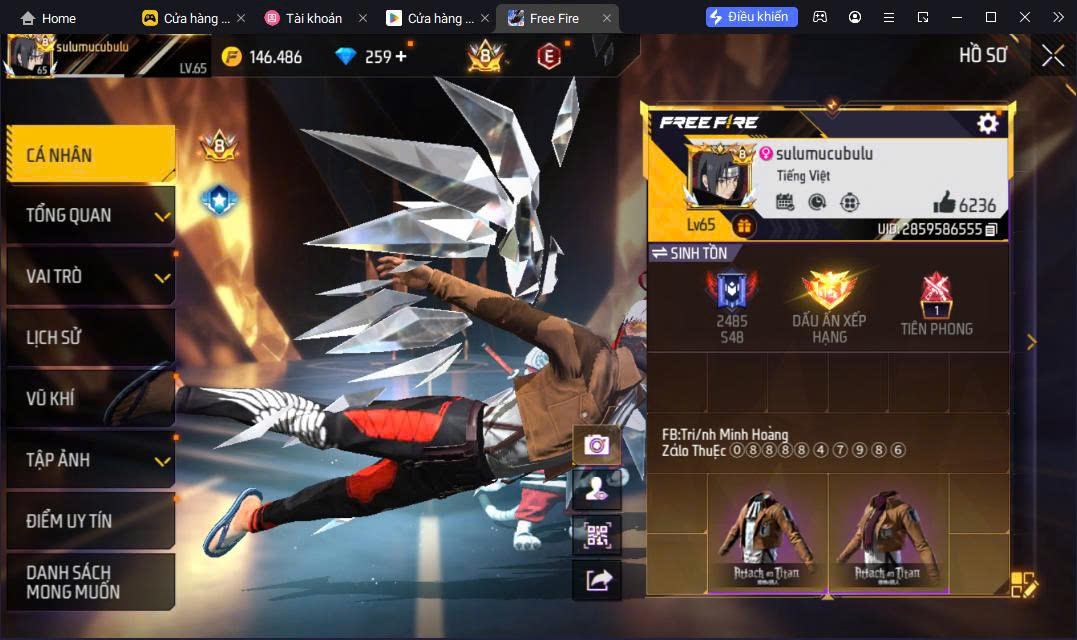Open profile card settings gear
This screenshot has width=1077, height=640.
(988, 123)
